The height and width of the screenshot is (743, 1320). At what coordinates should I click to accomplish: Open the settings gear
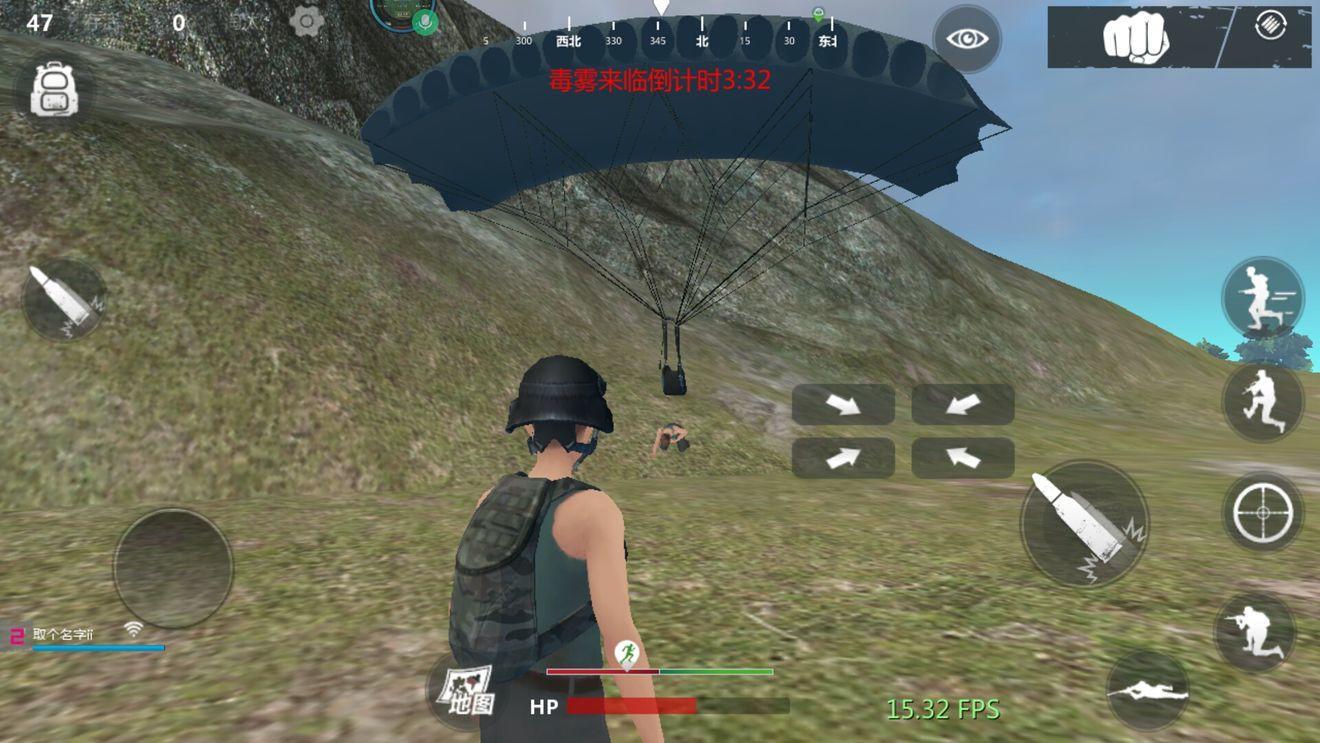[x=306, y=21]
